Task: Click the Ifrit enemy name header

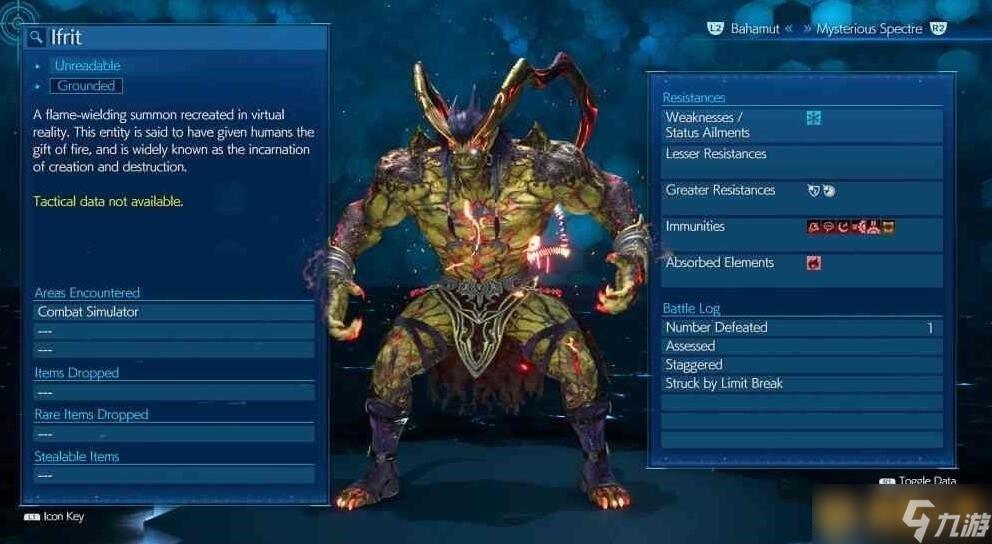Action: click(x=67, y=38)
